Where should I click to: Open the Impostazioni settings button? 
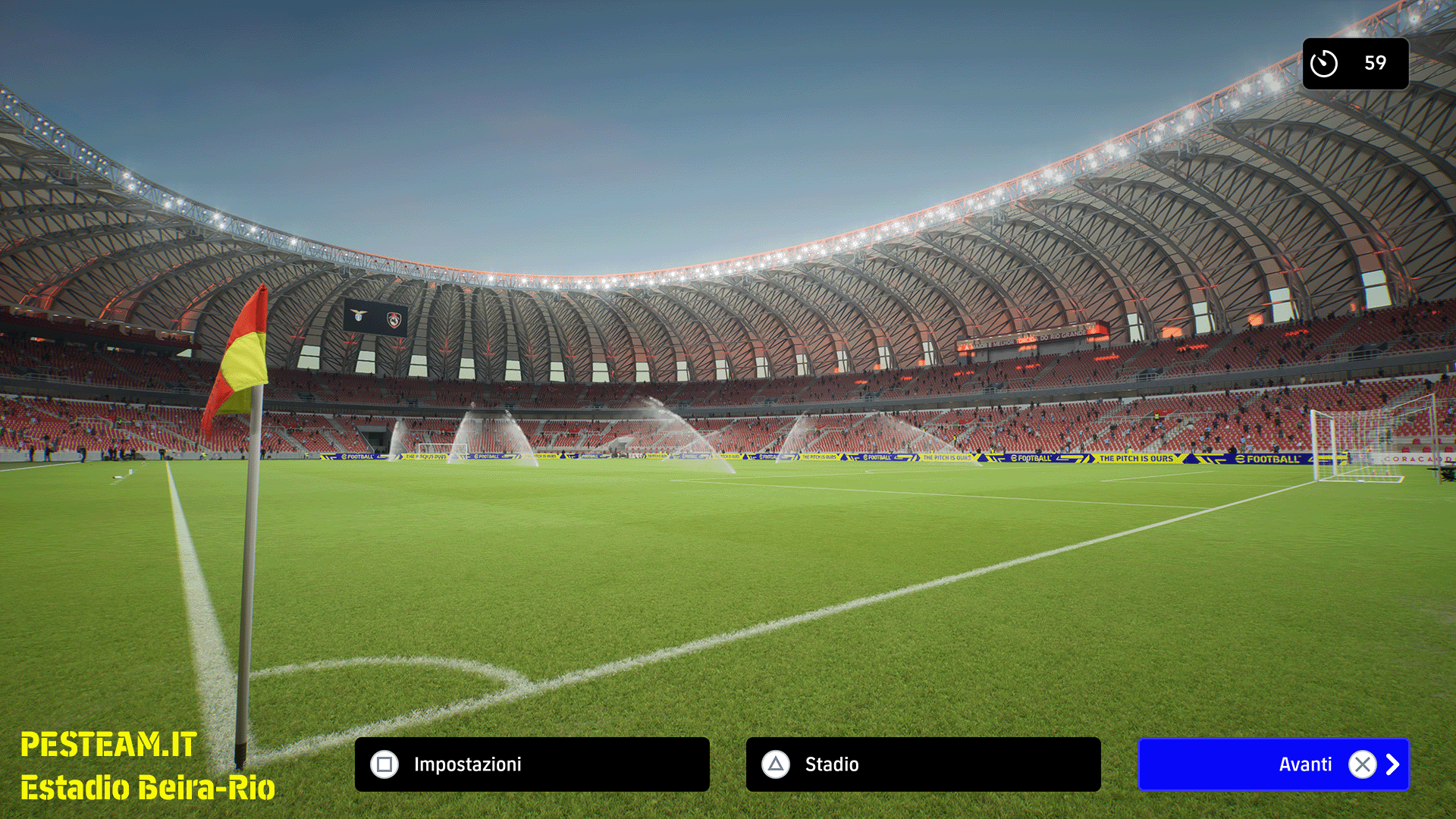532,764
